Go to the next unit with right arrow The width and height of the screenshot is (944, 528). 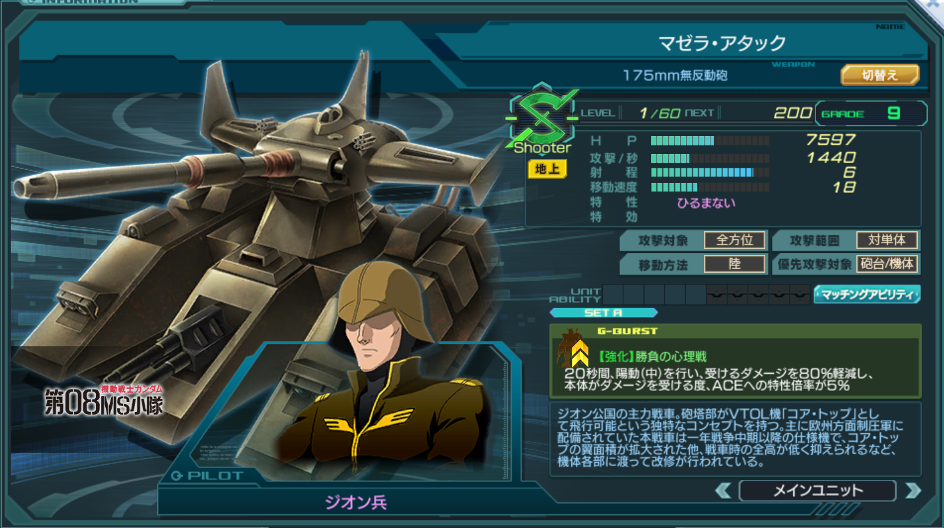point(911,490)
